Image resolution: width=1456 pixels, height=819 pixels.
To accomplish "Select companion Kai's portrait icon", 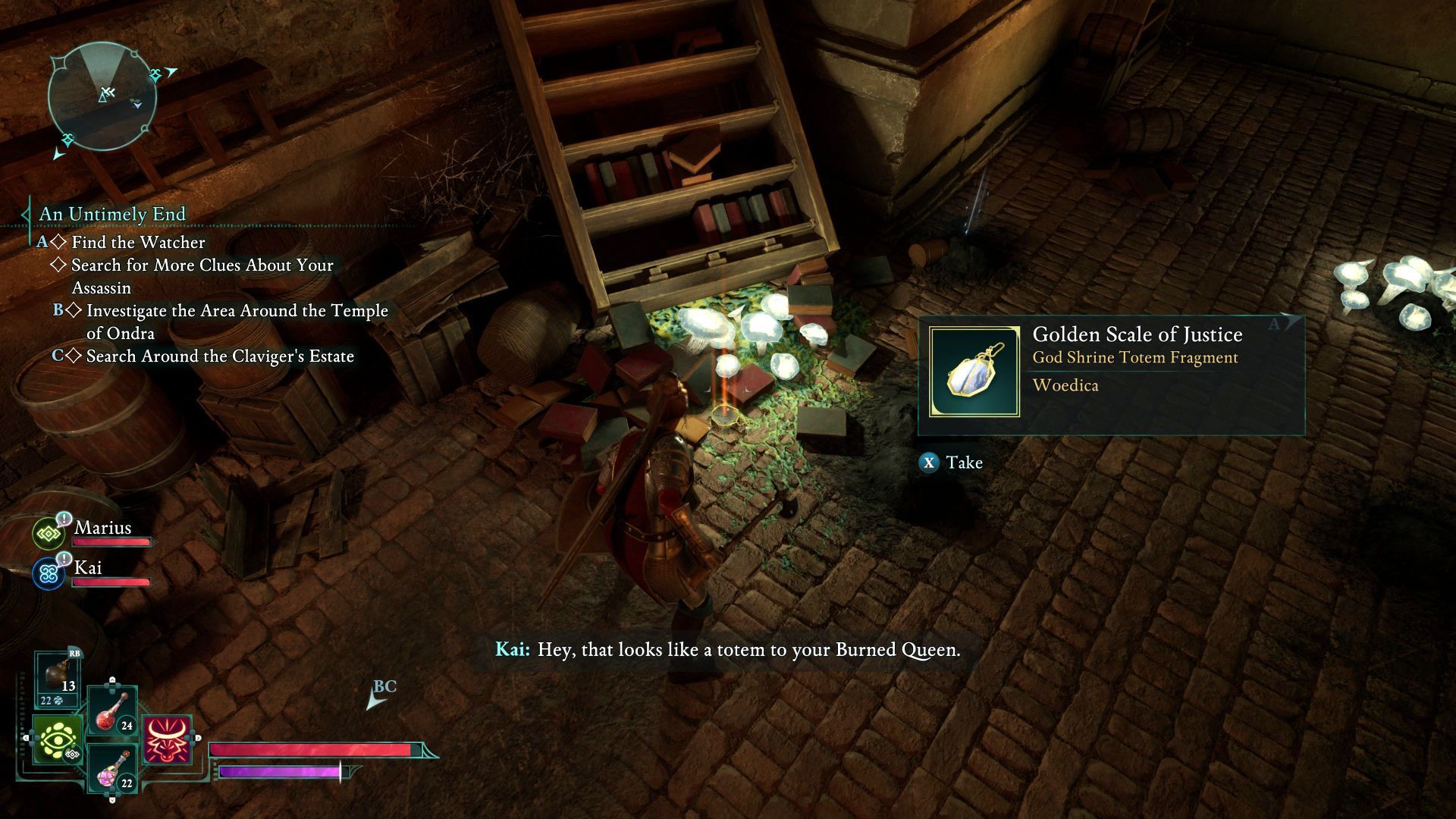I will click(x=49, y=573).
